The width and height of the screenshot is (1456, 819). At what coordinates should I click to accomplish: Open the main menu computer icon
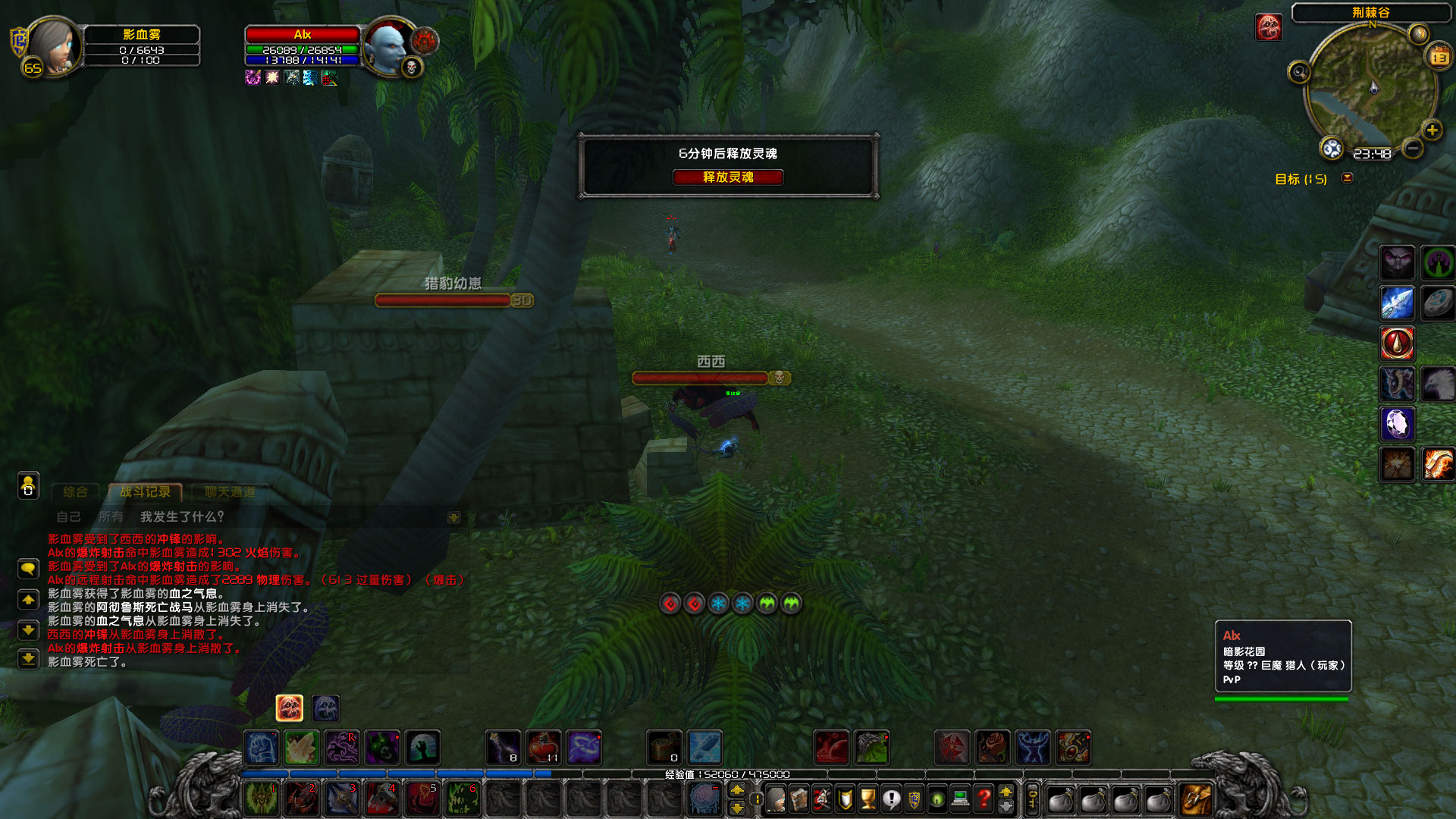coord(960,799)
